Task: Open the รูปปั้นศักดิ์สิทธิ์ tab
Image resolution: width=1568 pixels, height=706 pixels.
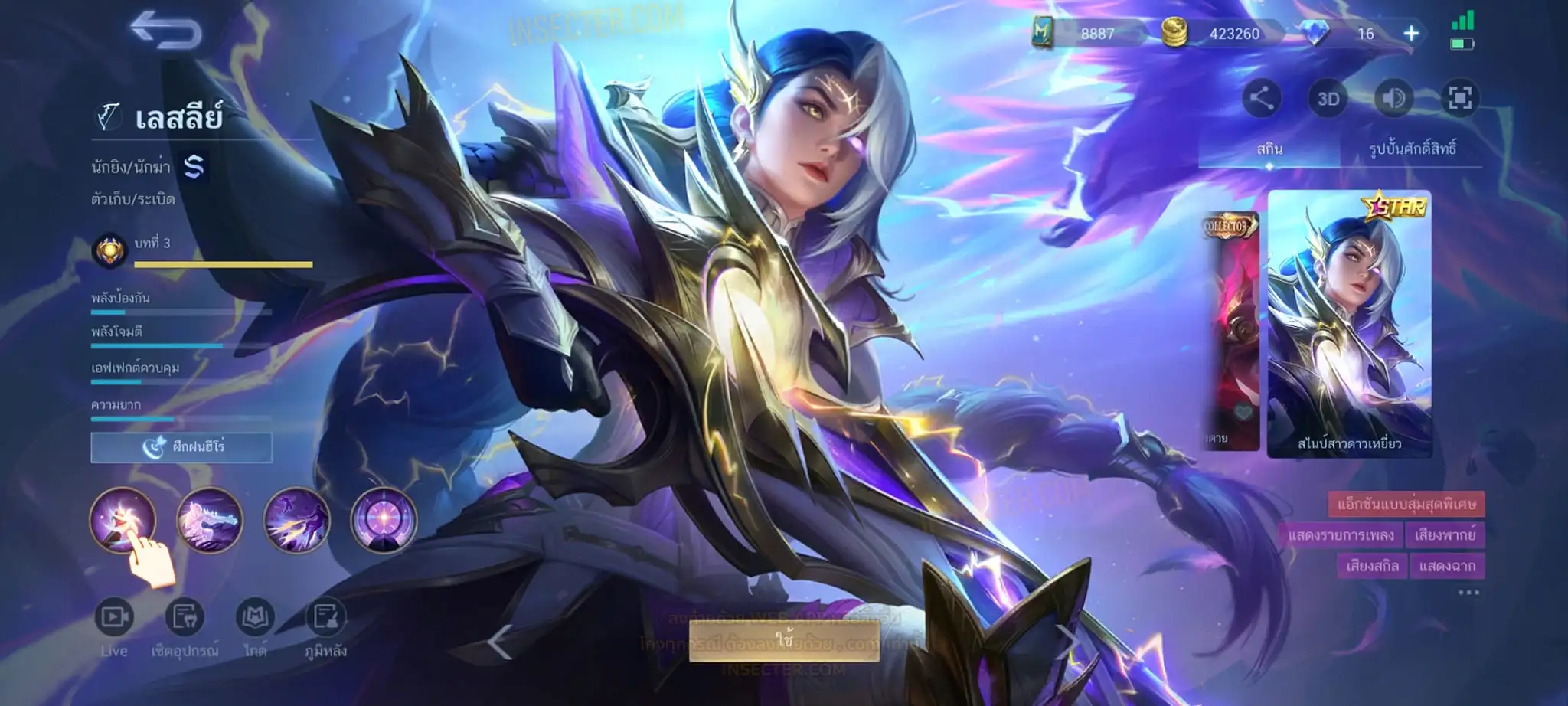Action: [1412, 149]
